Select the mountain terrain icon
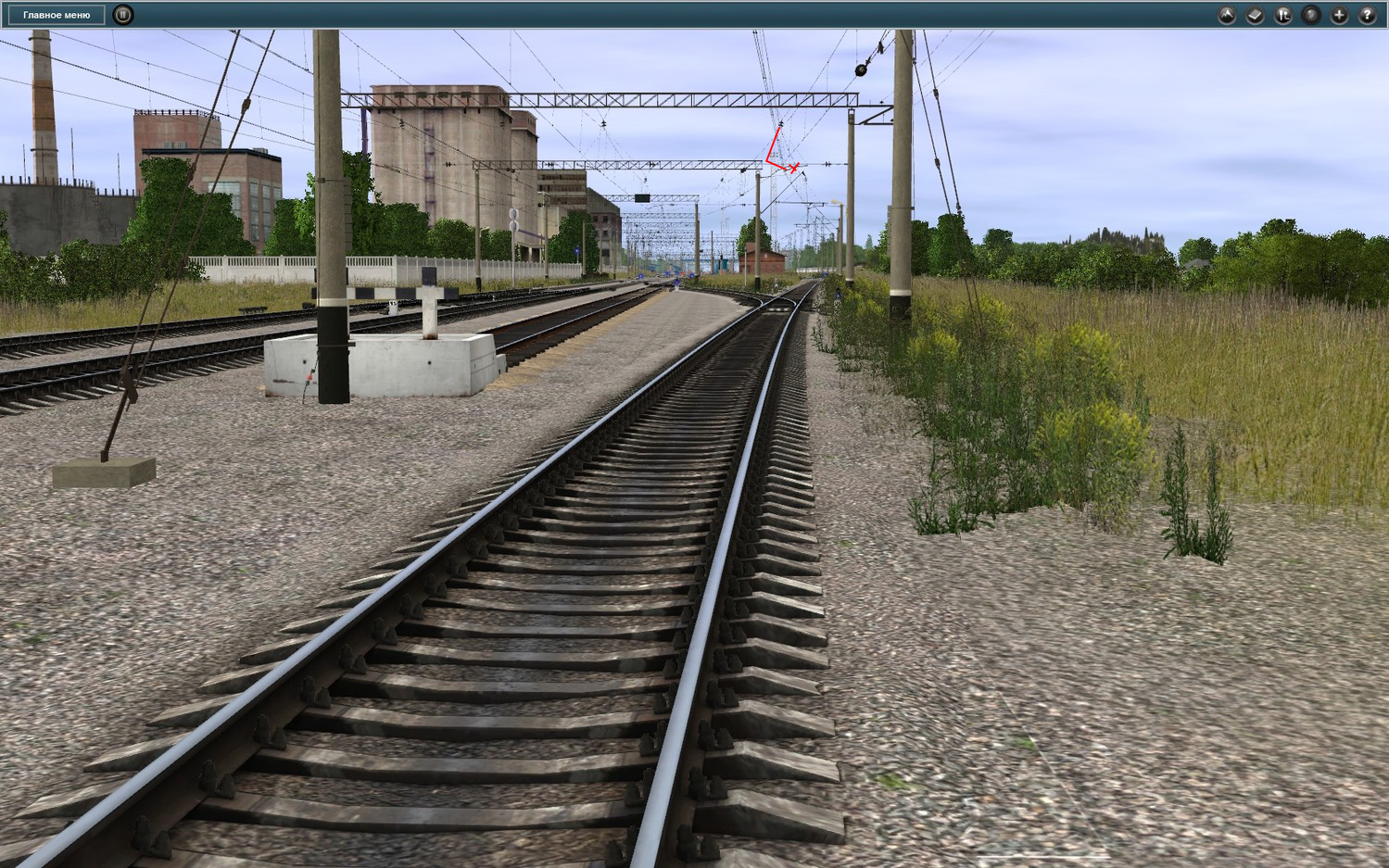This screenshot has height=868, width=1389. [1226, 15]
